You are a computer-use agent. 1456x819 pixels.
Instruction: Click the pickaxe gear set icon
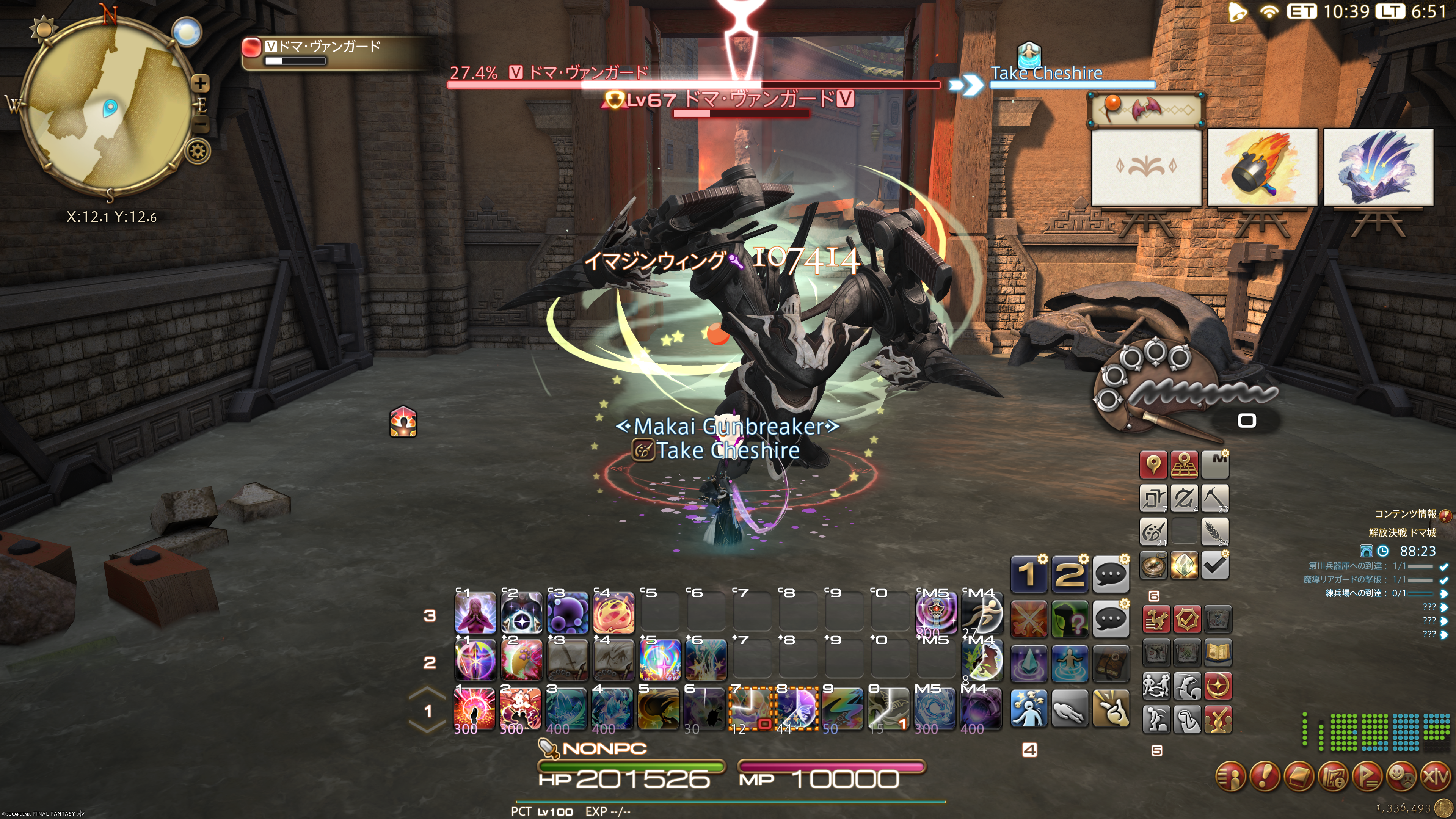tap(1214, 499)
